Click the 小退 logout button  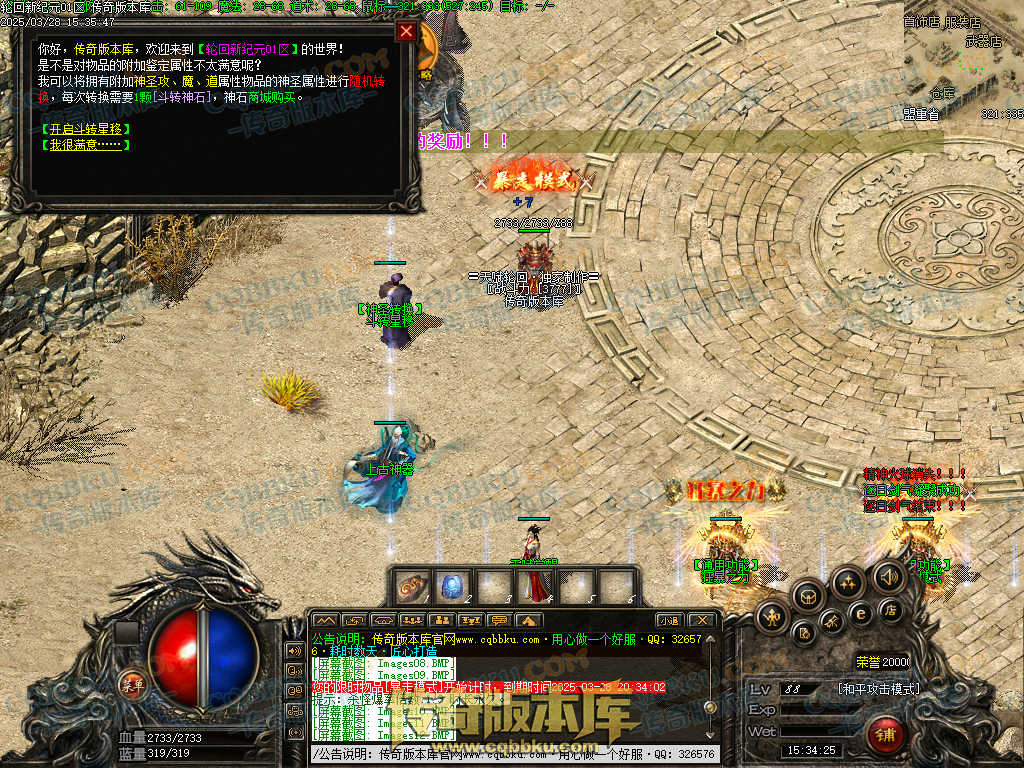click(x=669, y=620)
